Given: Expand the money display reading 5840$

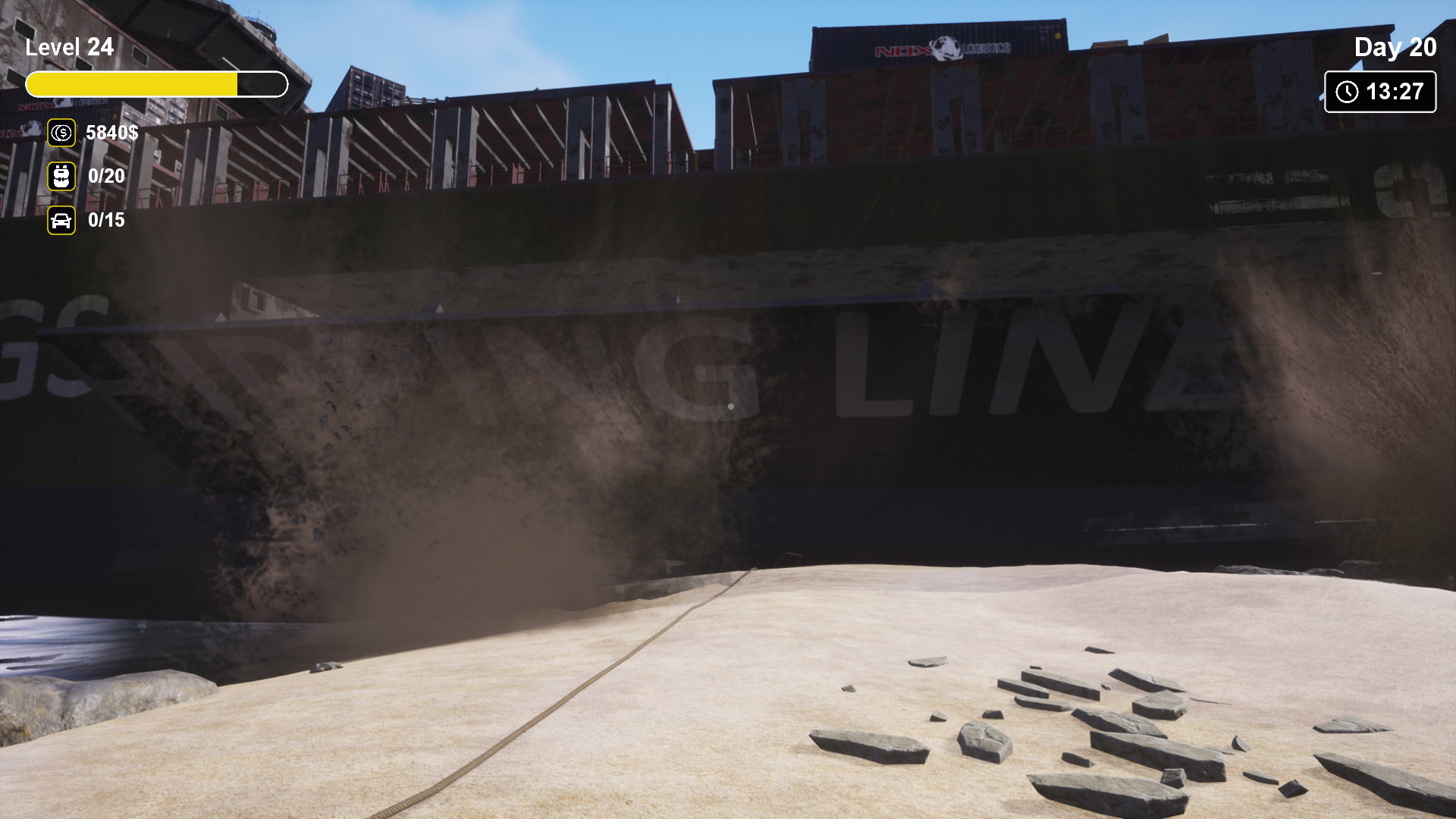Looking at the screenshot, I should point(111,133).
